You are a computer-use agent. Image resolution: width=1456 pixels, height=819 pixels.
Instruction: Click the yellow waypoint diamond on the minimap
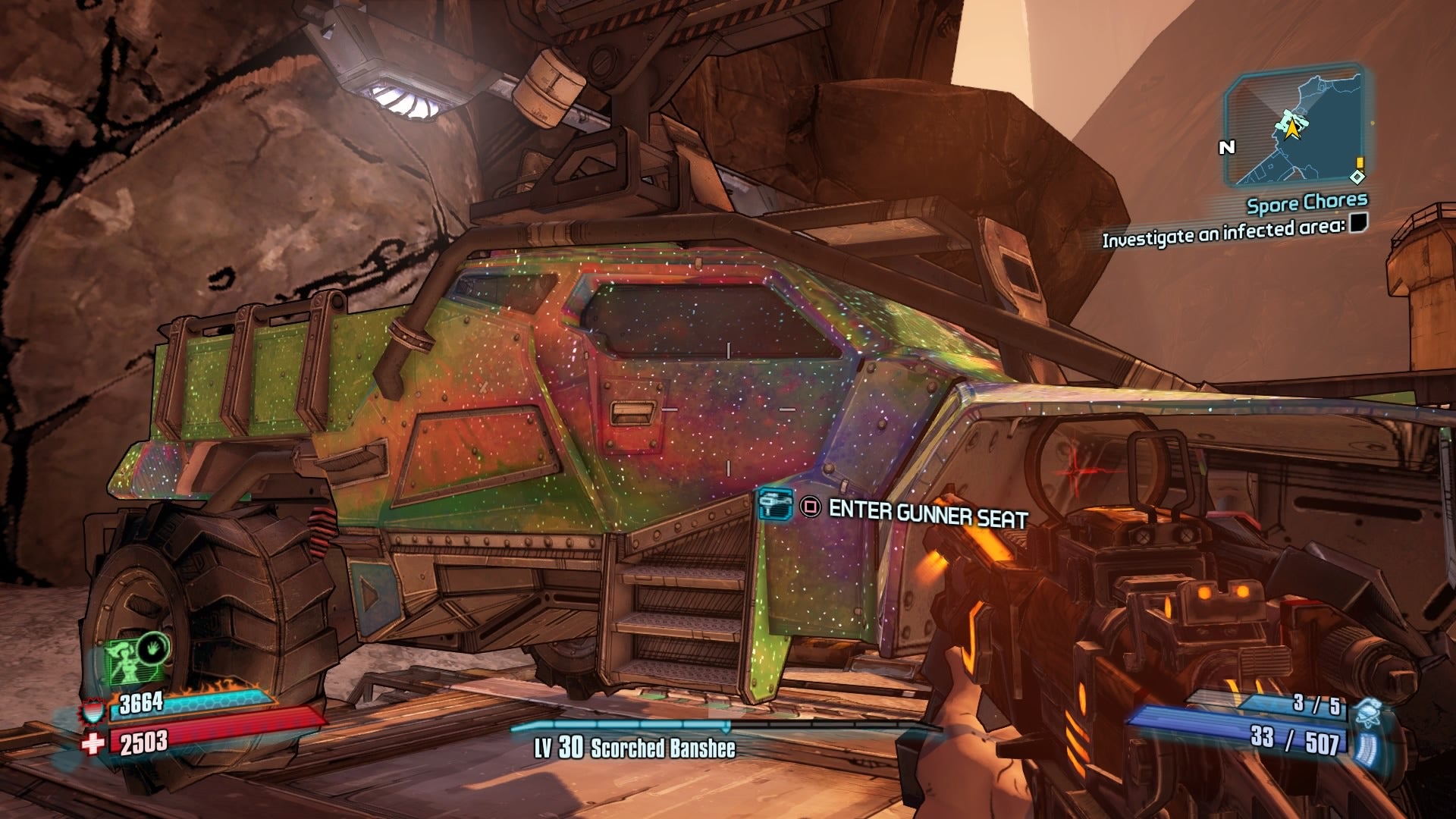click(1357, 176)
